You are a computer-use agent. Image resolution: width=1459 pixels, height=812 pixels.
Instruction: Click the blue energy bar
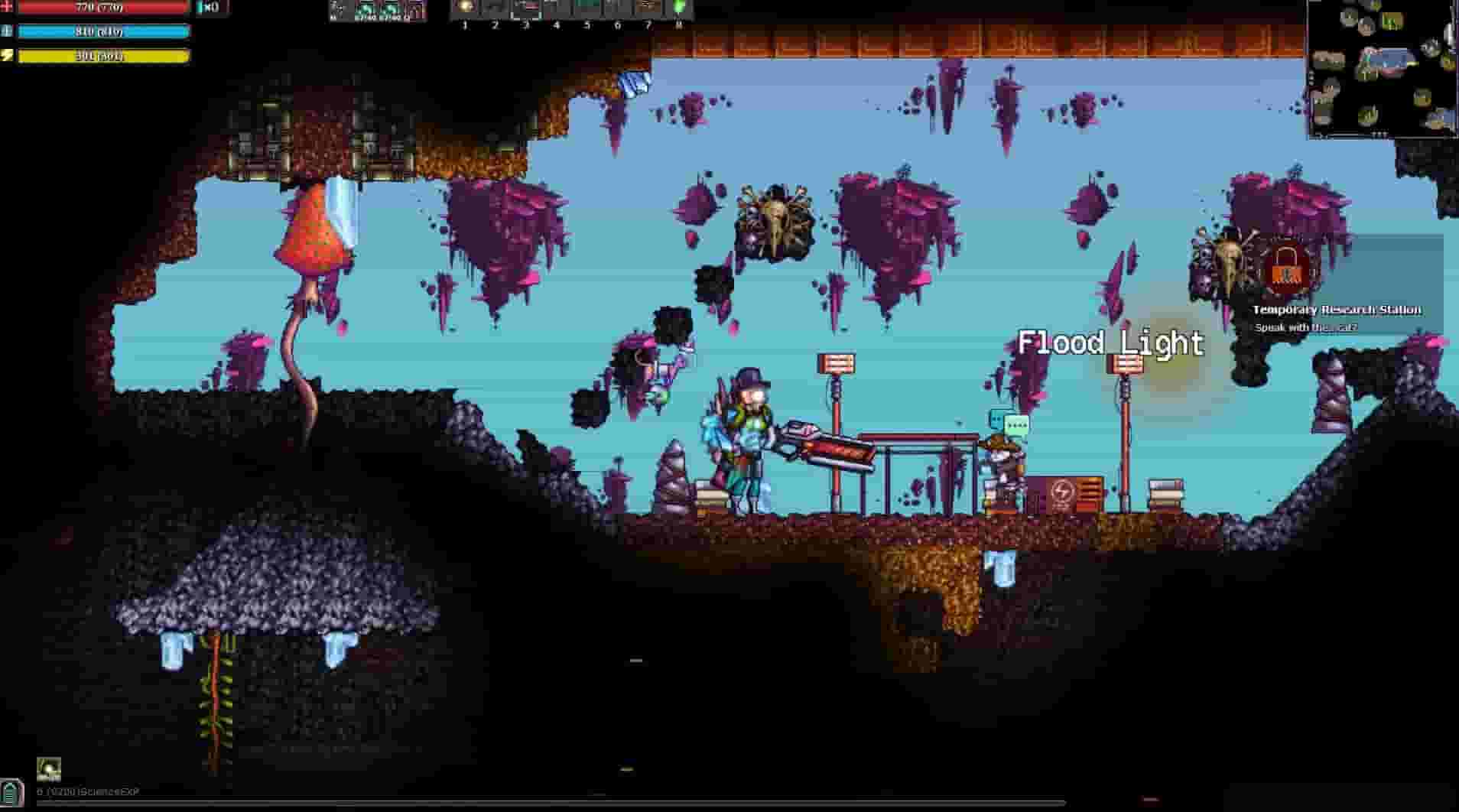[103, 31]
